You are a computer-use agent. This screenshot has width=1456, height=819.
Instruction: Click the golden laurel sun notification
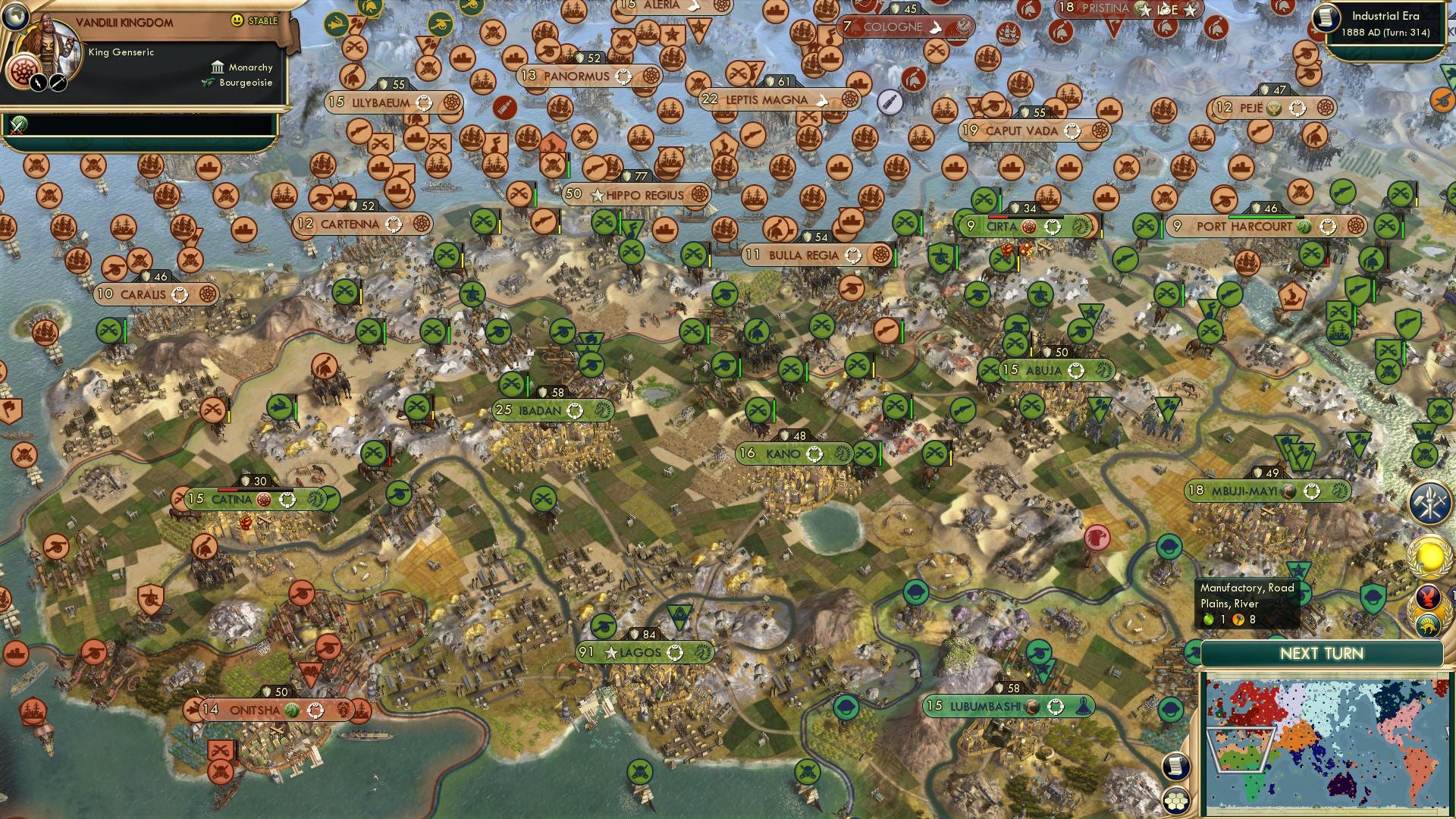(1429, 556)
